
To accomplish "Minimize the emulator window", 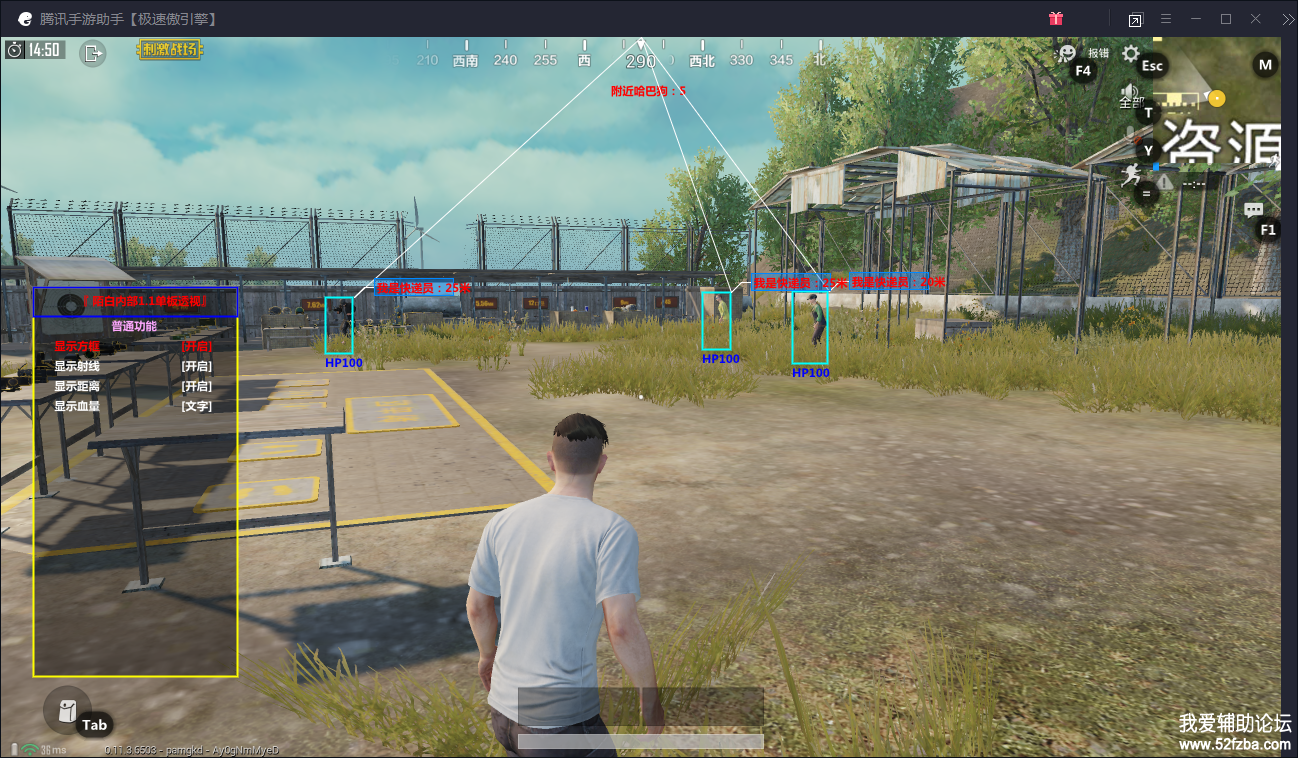I will click(1196, 18).
